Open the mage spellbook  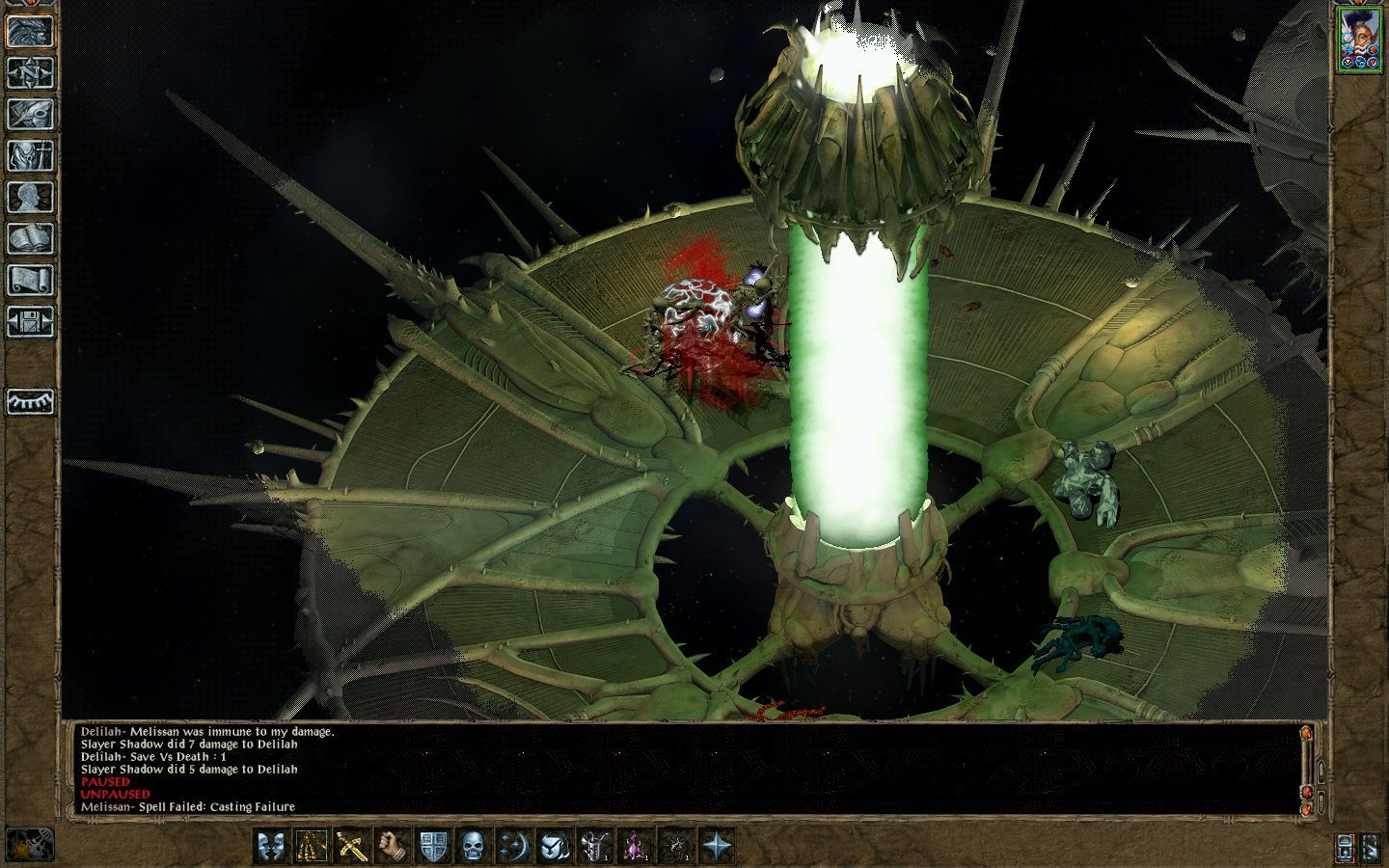(30, 238)
